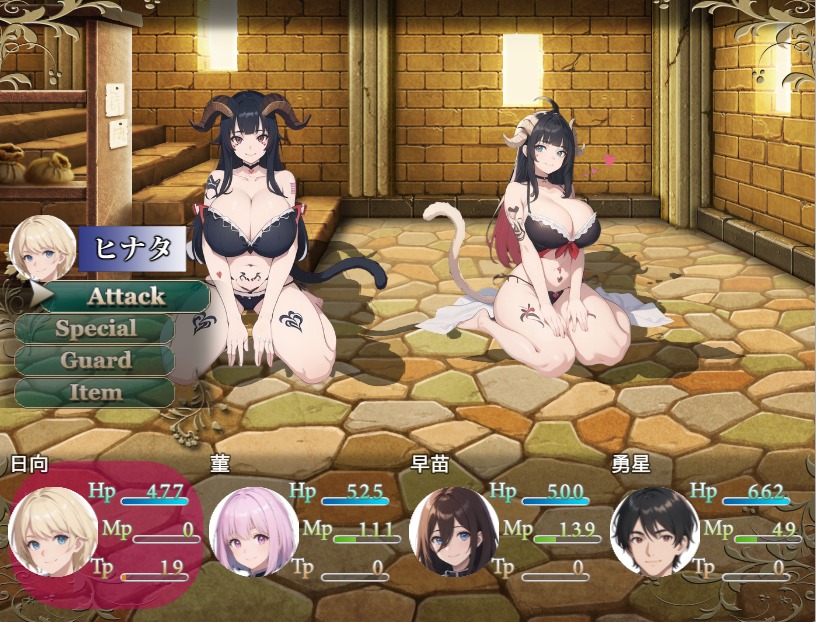
Task: Select 早苗's dark-haired party portrait
Action: pos(453,532)
